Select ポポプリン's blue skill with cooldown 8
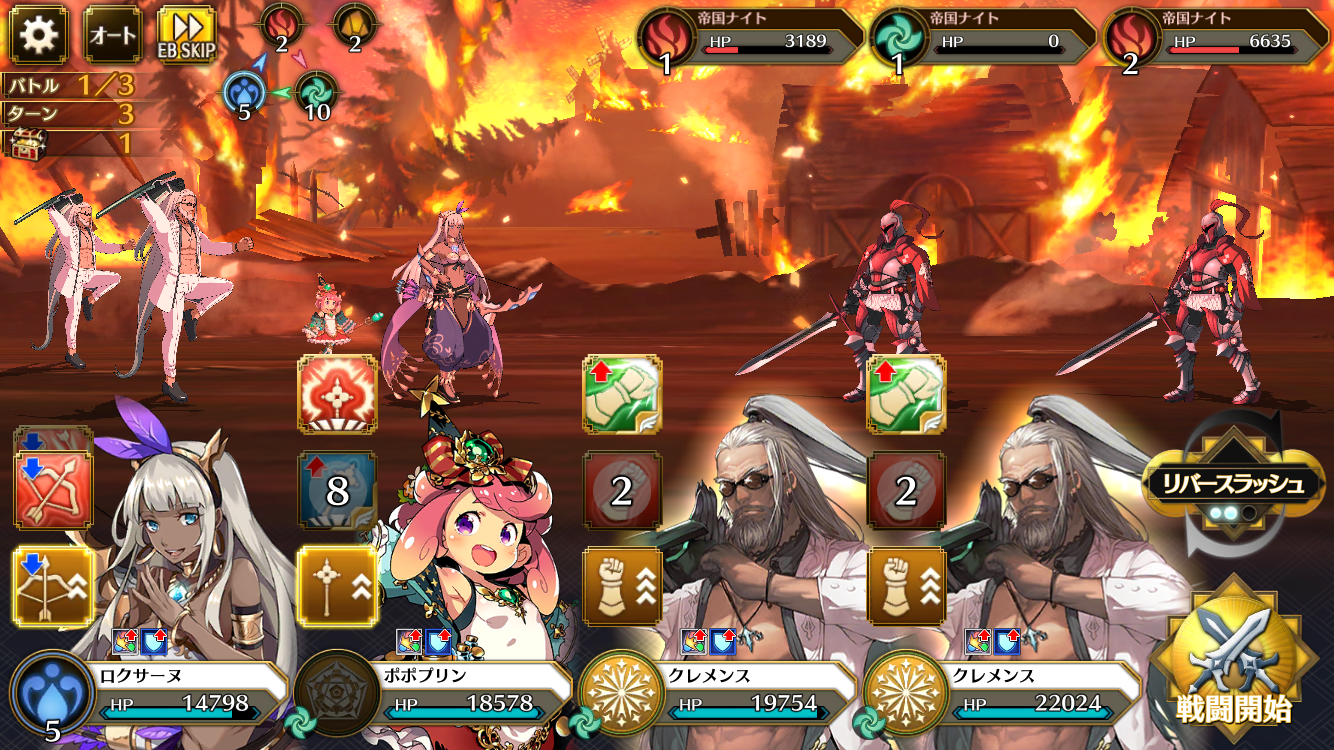This screenshot has height=750, width=1334. click(337, 490)
